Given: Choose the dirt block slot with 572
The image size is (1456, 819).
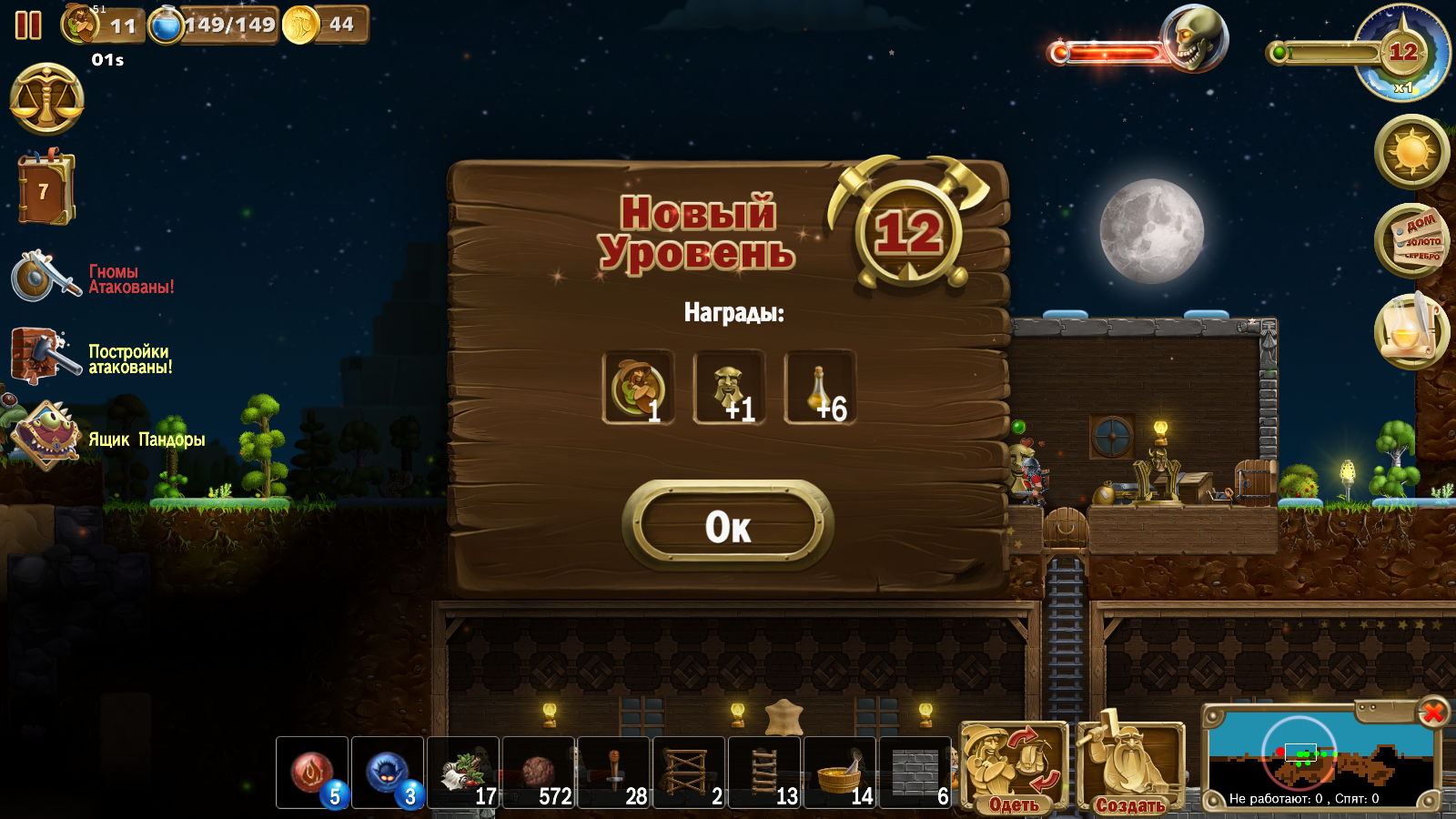Looking at the screenshot, I should point(539,773).
